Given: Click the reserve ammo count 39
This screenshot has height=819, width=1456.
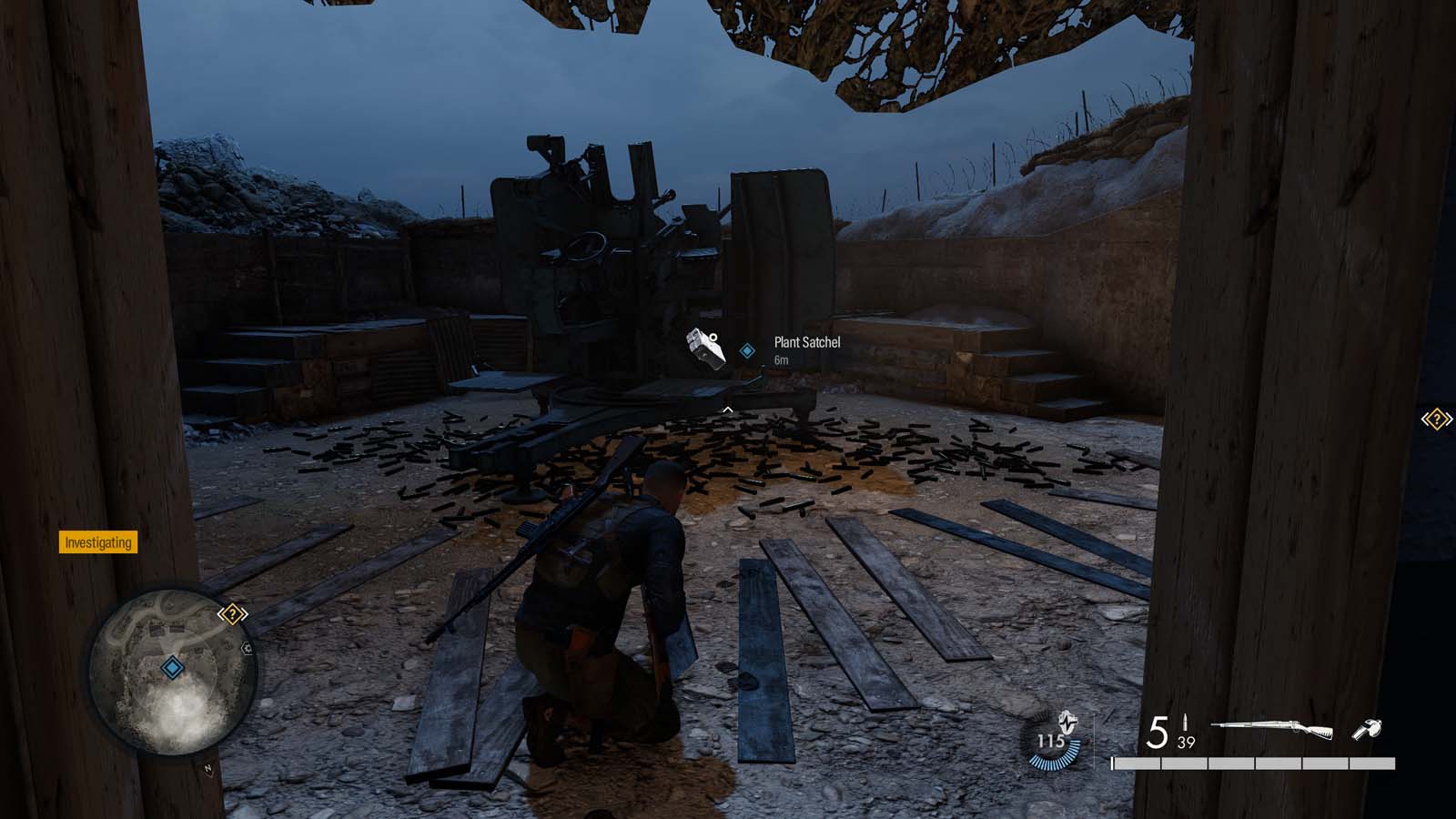Looking at the screenshot, I should [x=1186, y=743].
